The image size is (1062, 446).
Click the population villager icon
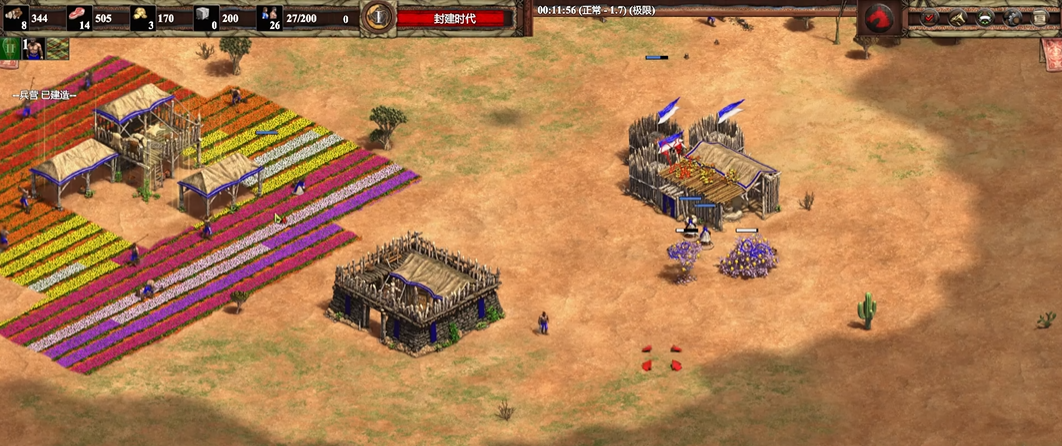[269, 15]
